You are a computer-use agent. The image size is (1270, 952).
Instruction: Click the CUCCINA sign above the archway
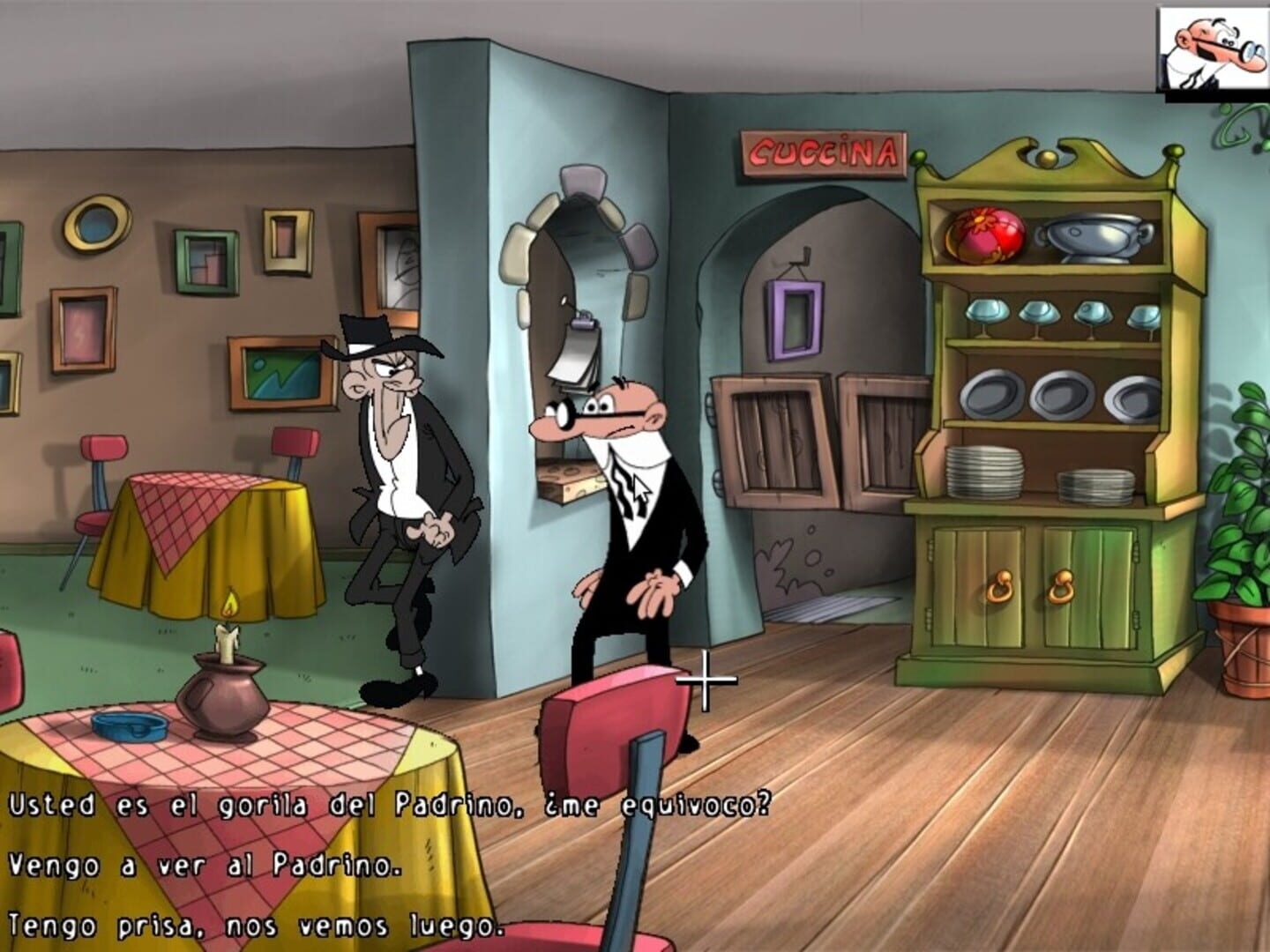point(823,150)
